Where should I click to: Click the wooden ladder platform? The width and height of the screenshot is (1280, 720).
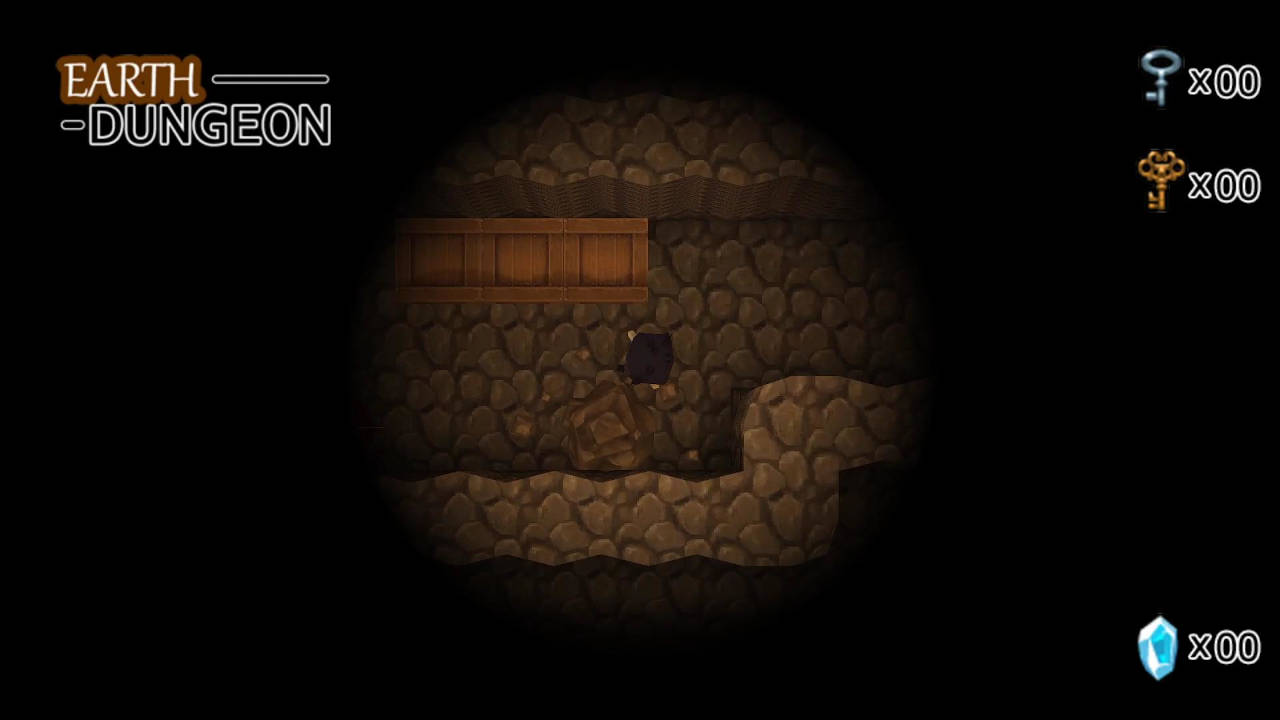point(520,258)
